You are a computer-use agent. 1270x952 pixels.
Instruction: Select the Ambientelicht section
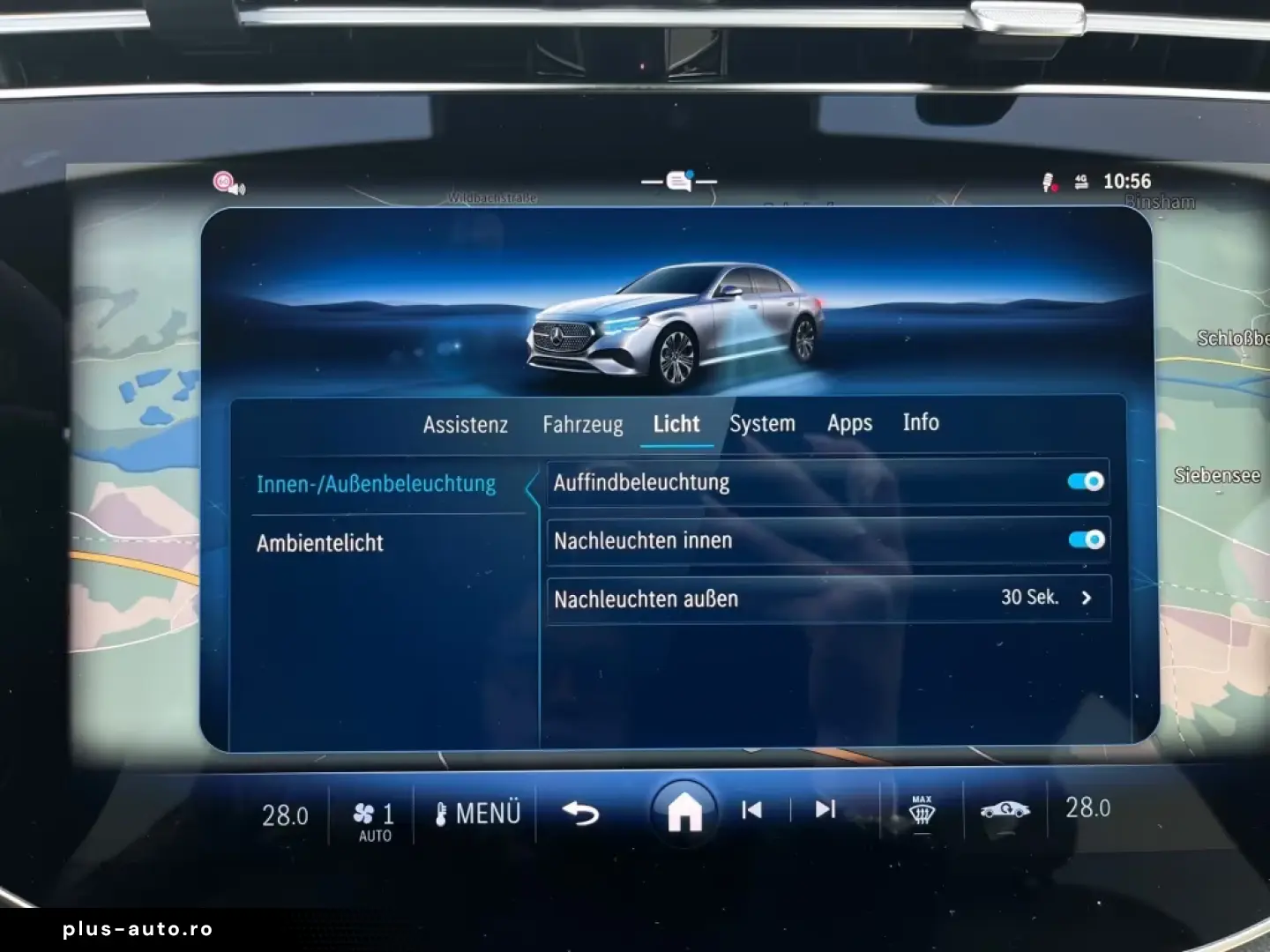click(x=319, y=543)
